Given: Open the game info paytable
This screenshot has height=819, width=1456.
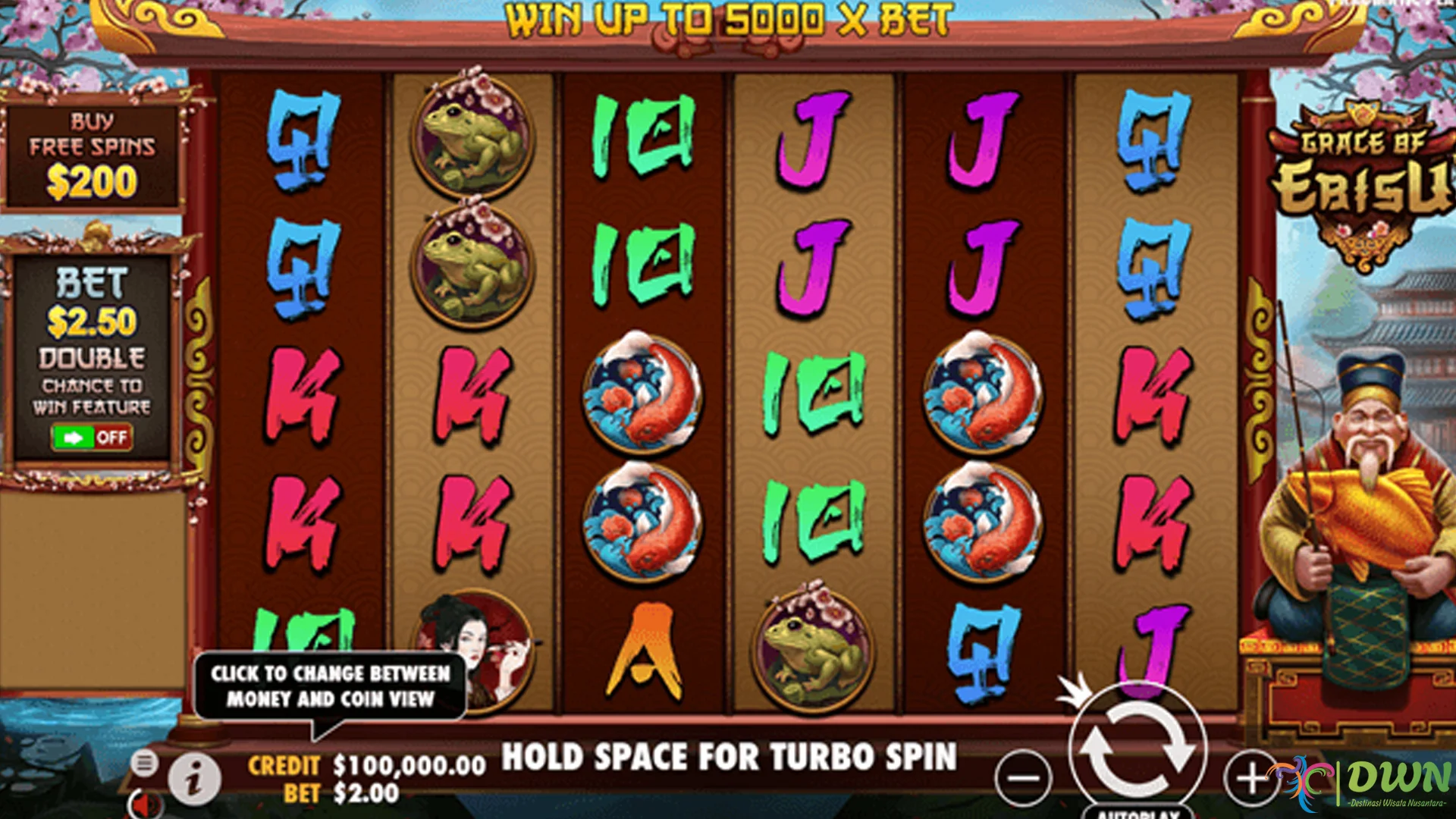Looking at the screenshot, I should 194,779.
